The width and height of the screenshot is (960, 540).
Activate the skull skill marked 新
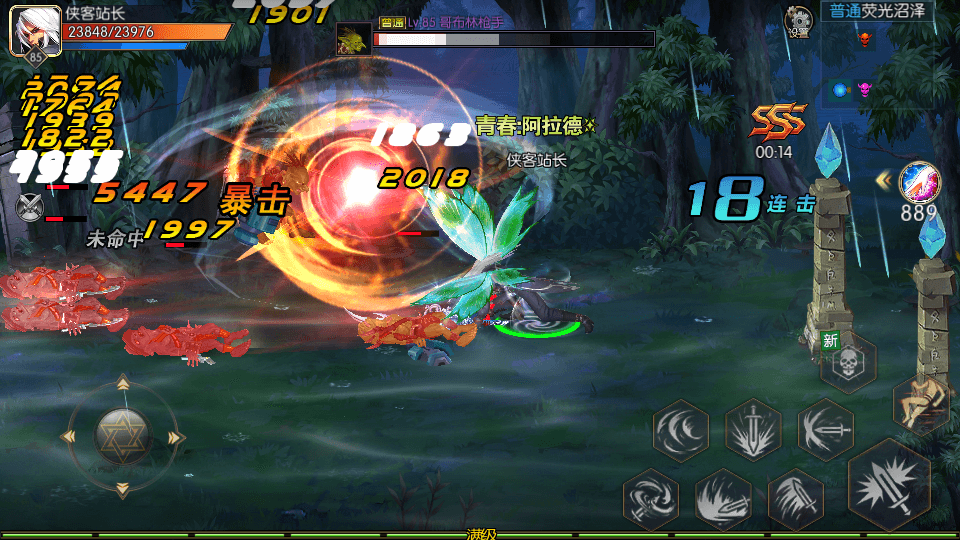pos(847,363)
